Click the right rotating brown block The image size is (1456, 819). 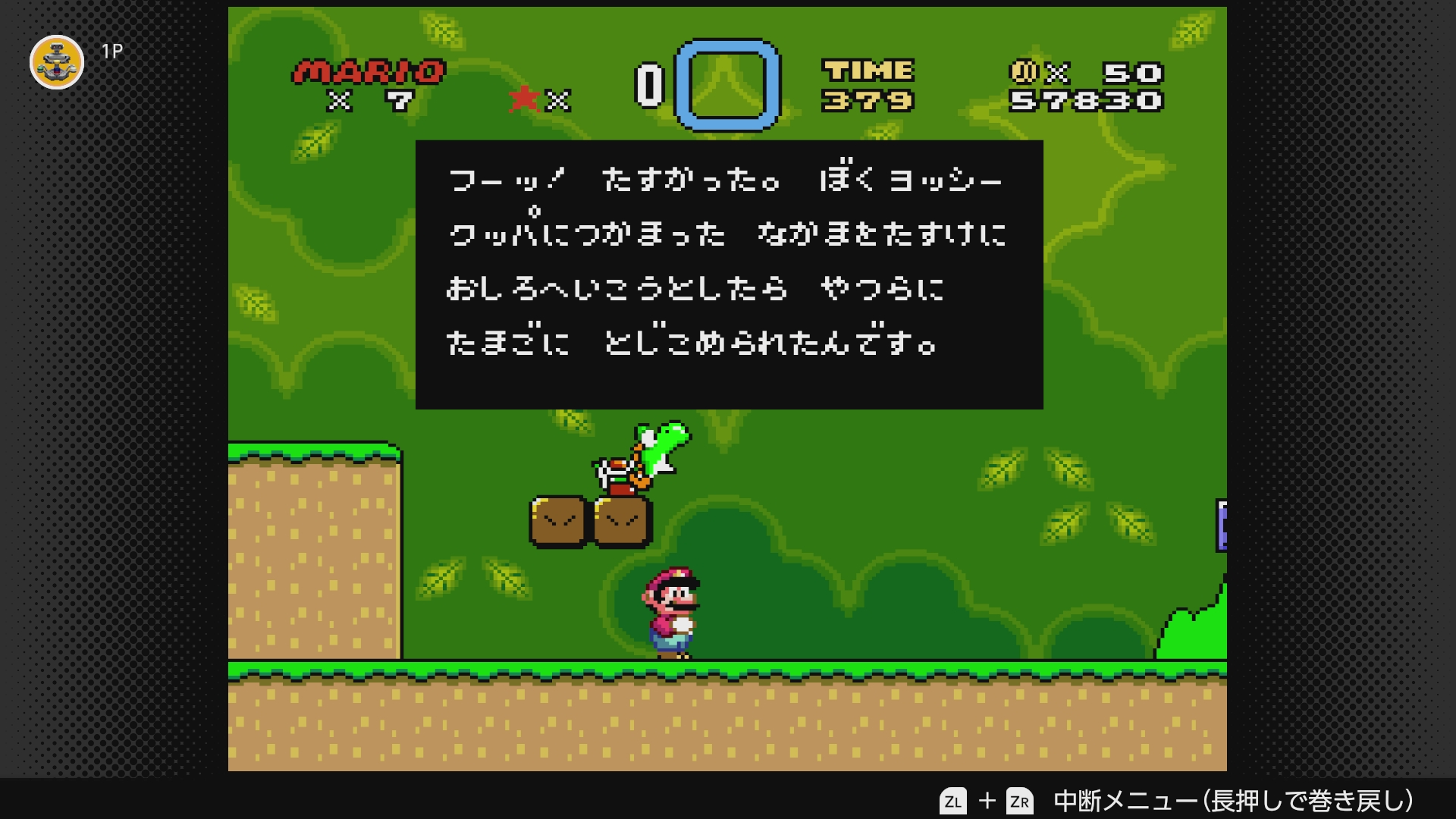(620, 521)
